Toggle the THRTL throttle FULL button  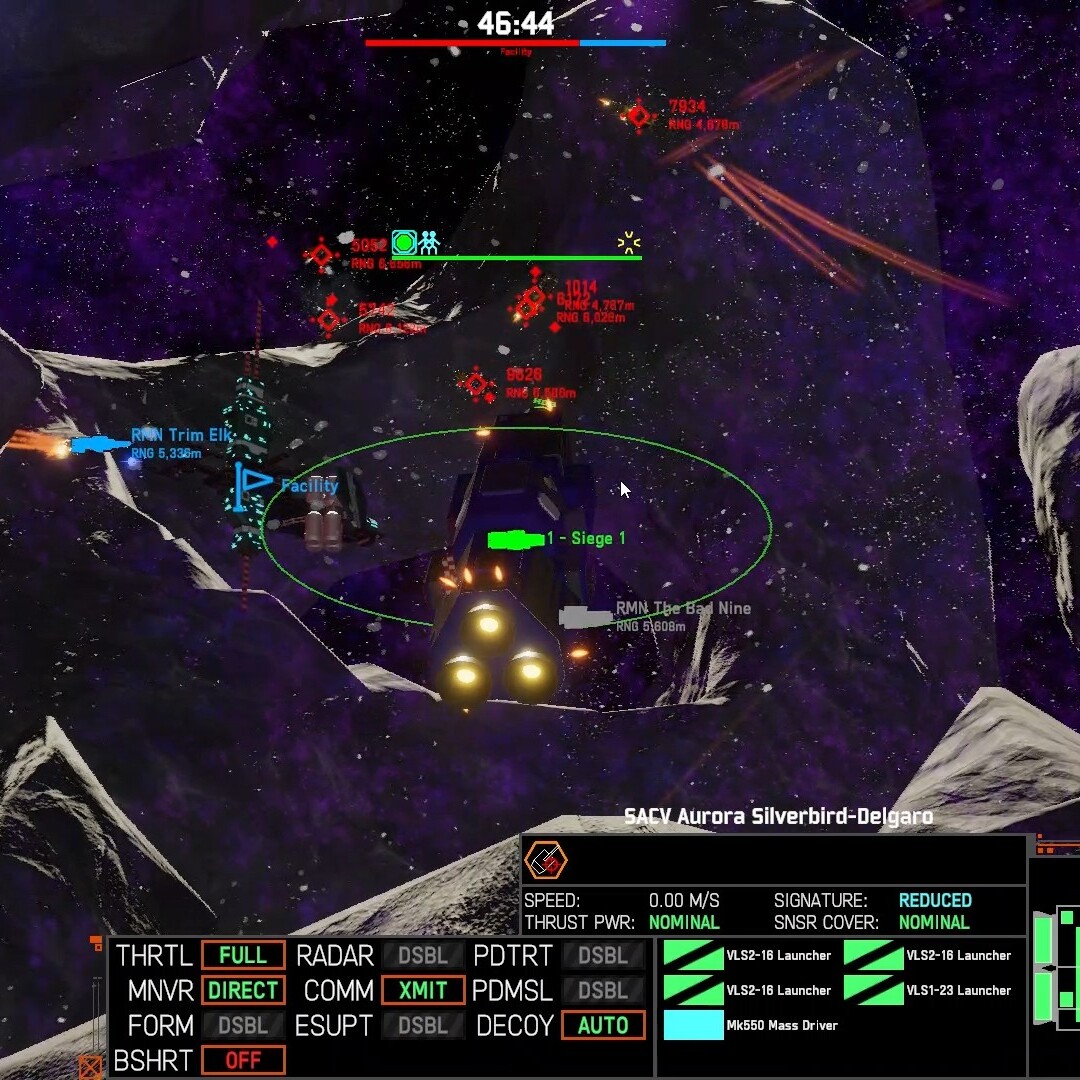click(243, 955)
